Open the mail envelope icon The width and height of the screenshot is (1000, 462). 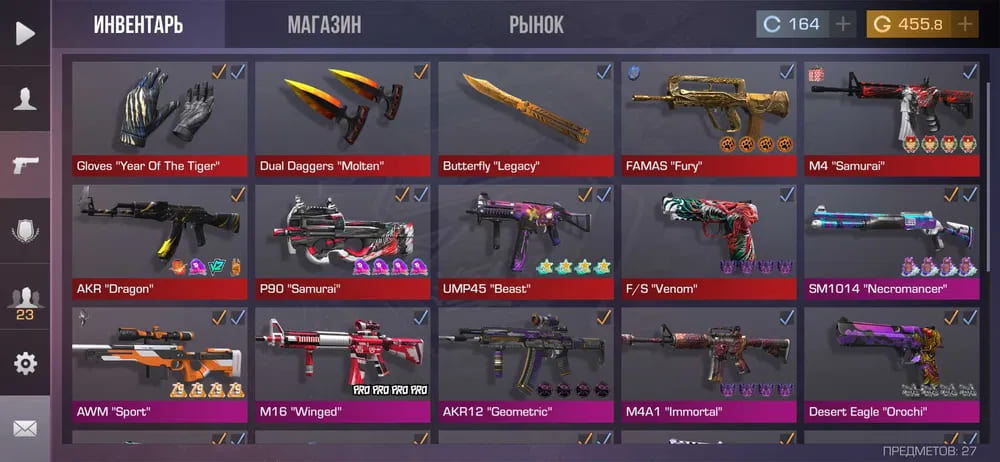25,429
